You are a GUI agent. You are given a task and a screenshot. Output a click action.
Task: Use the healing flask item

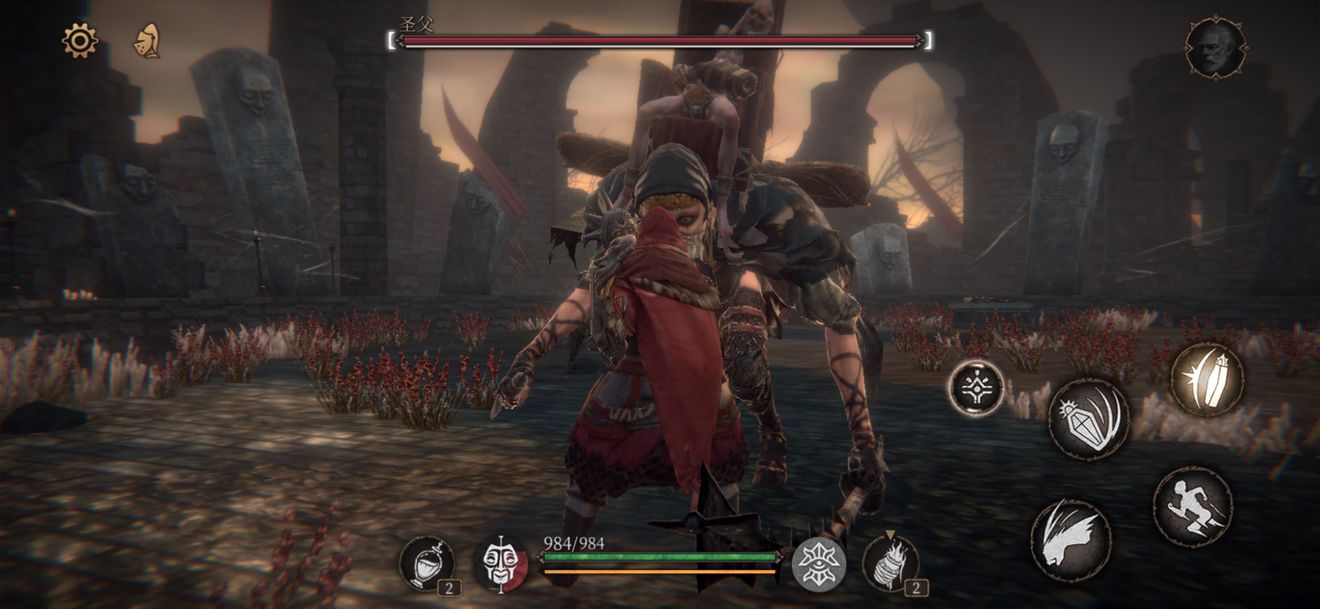[426, 563]
